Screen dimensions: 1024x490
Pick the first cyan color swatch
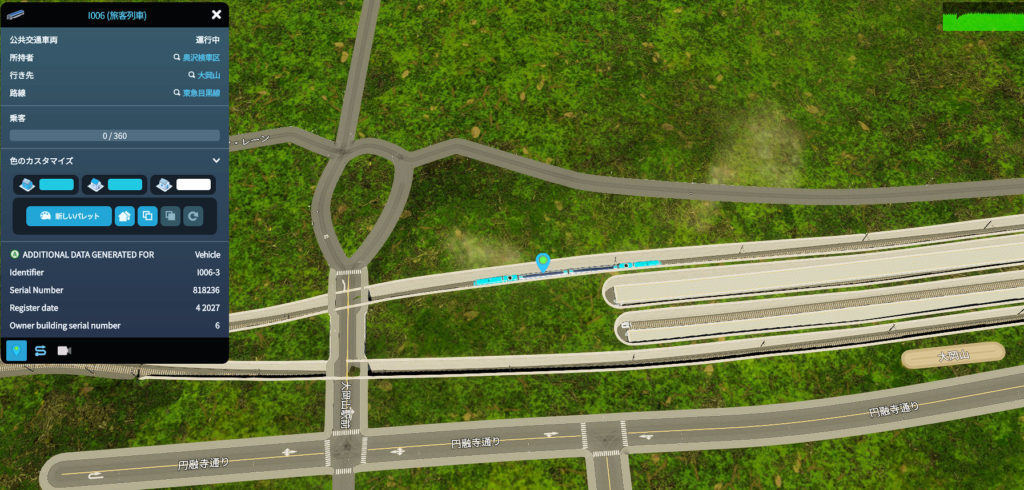point(56,185)
